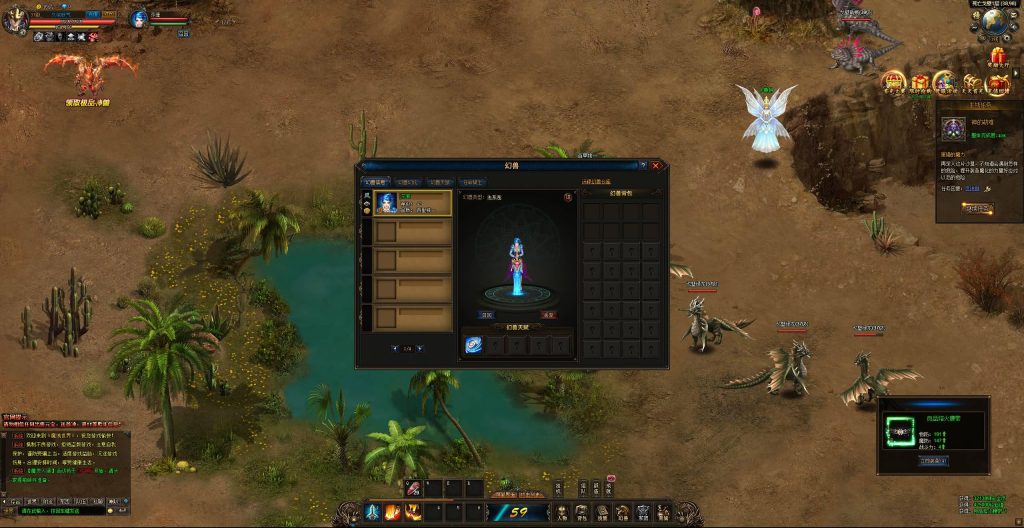Open help with the question mark button
The image size is (1024, 528).
click(x=642, y=165)
